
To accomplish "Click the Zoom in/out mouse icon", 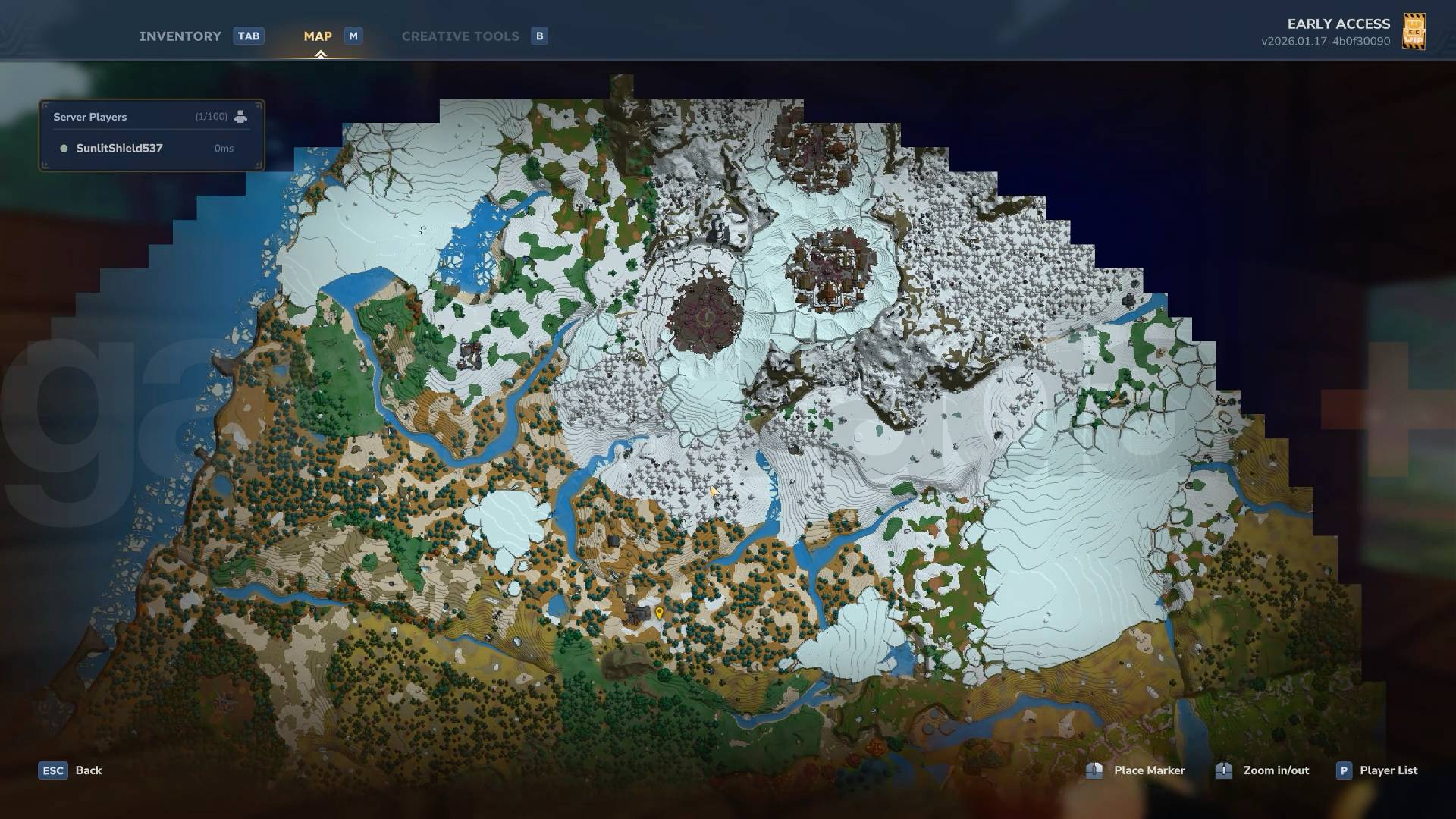I will click(x=1223, y=770).
